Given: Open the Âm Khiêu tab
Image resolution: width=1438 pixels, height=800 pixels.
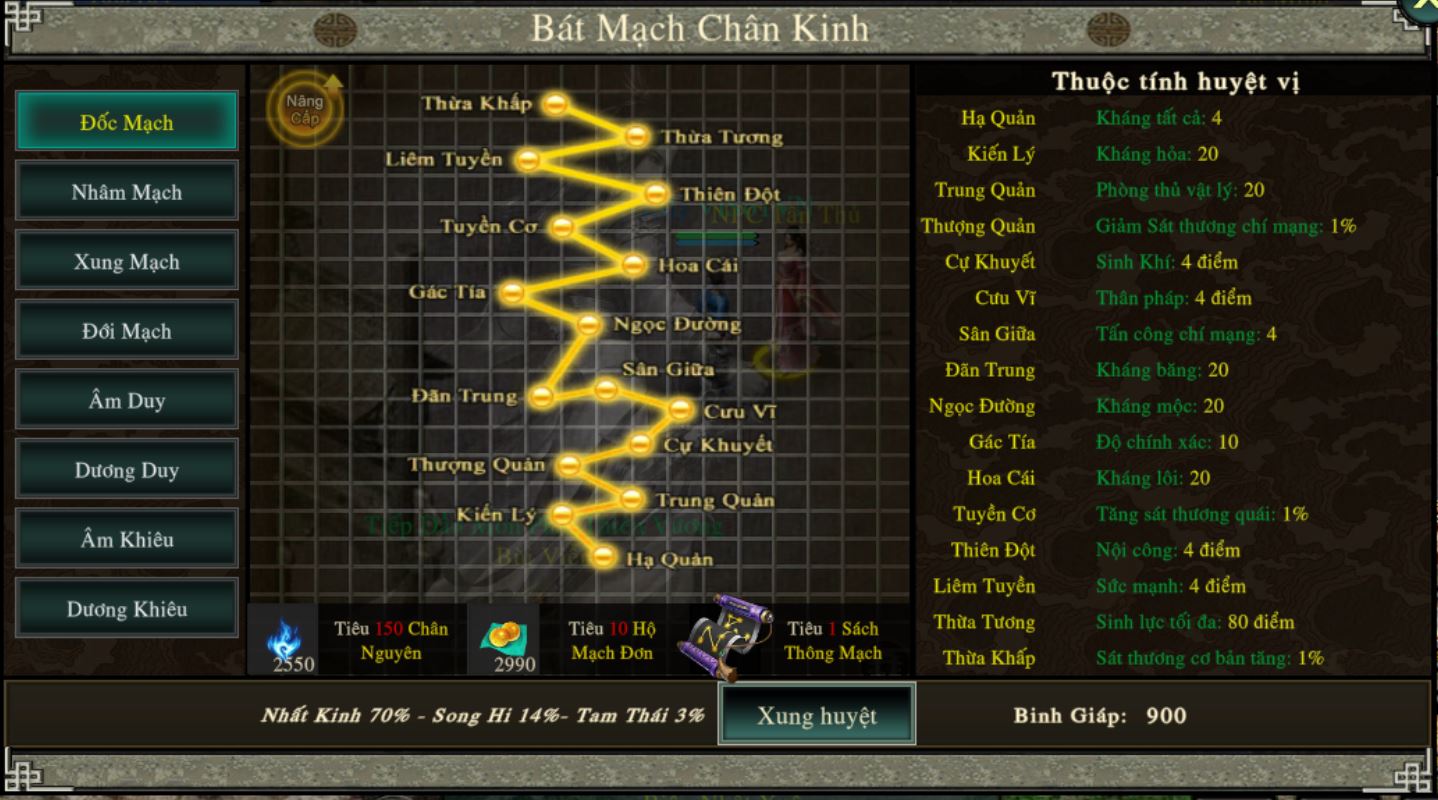Looking at the screenshot, I should click(x=127, y=539).
